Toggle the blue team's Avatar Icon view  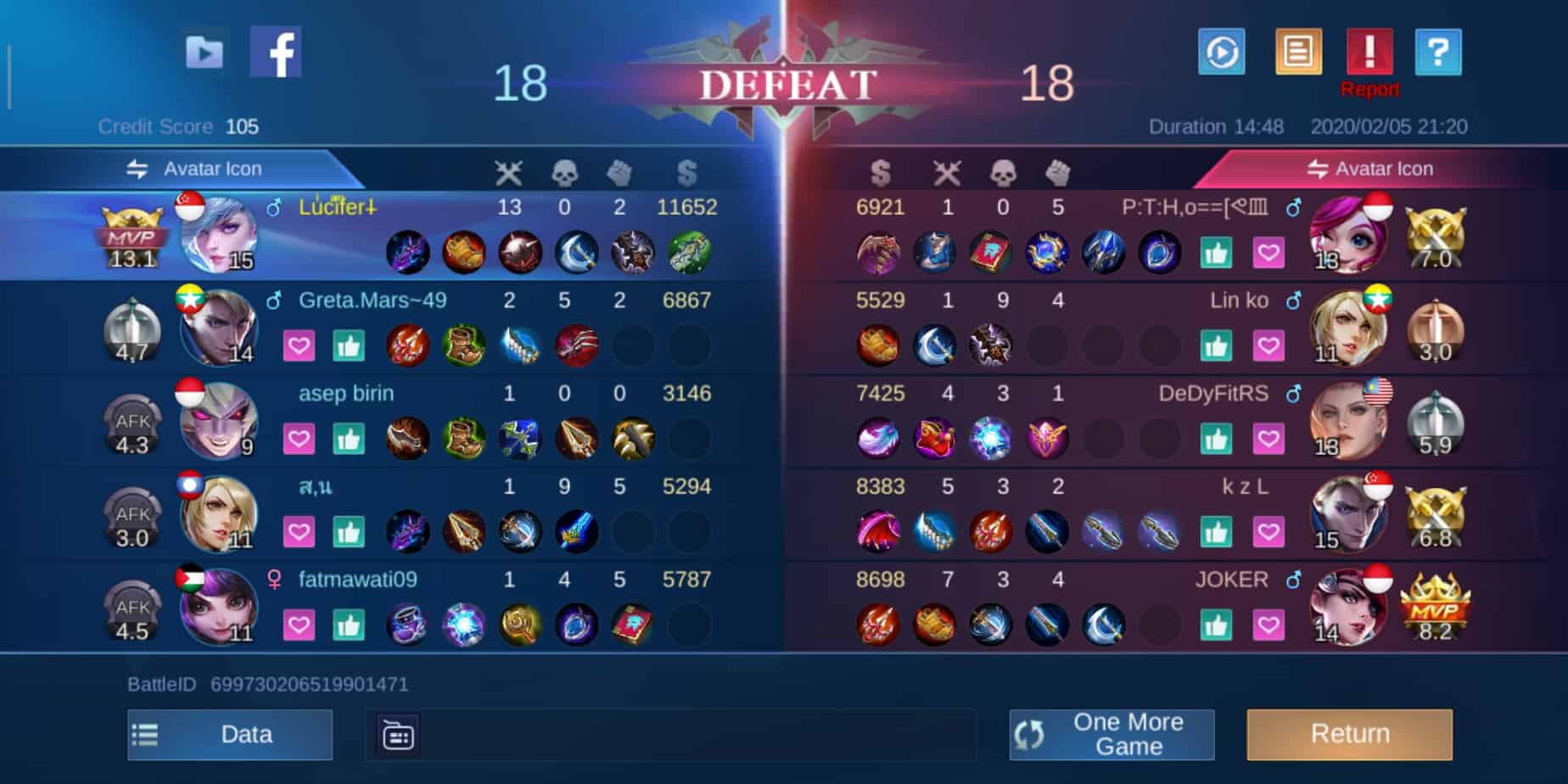pos(195,169)
